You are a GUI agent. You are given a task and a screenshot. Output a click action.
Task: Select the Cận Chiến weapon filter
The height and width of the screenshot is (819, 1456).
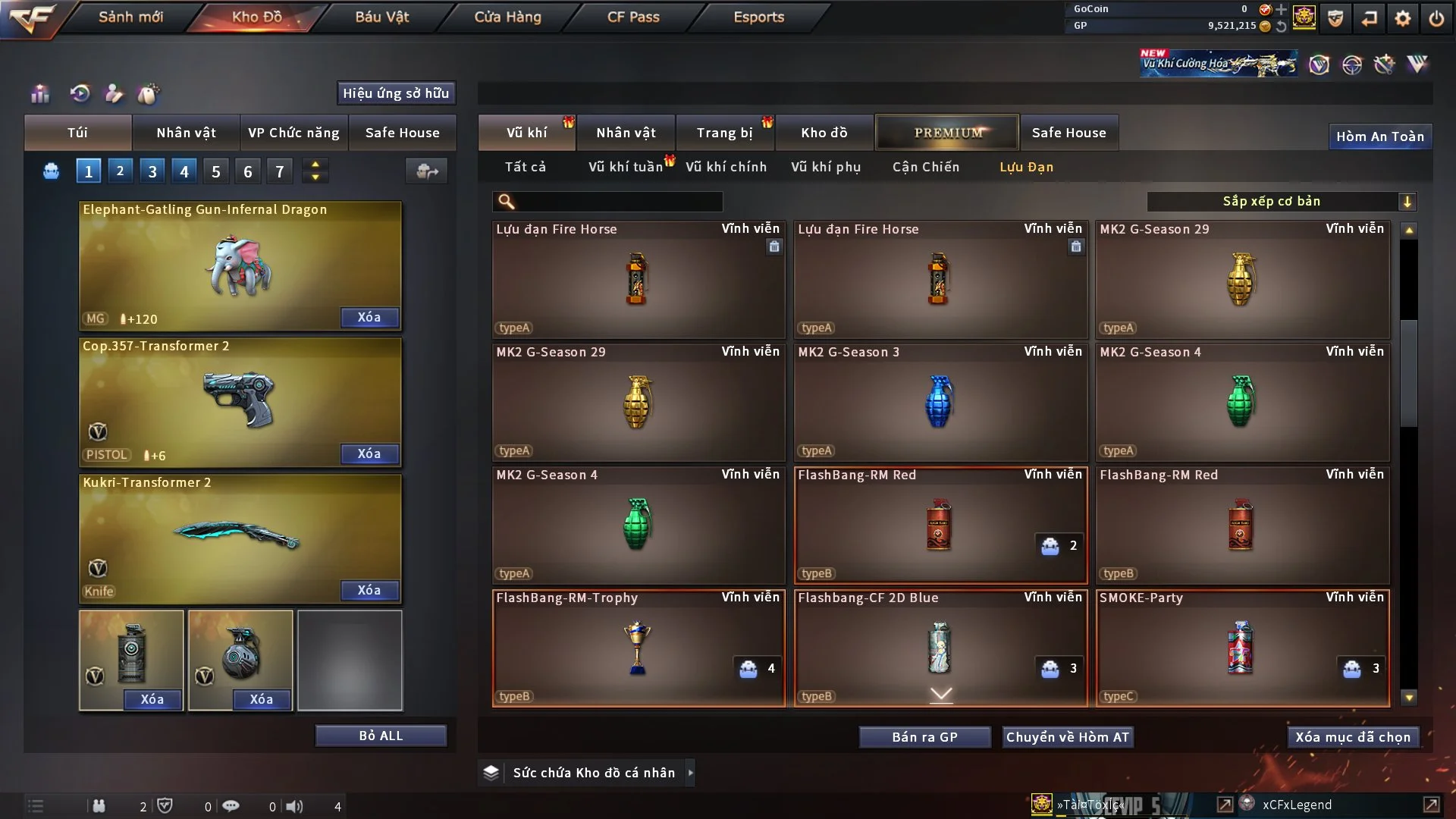[x=925, y=167]
